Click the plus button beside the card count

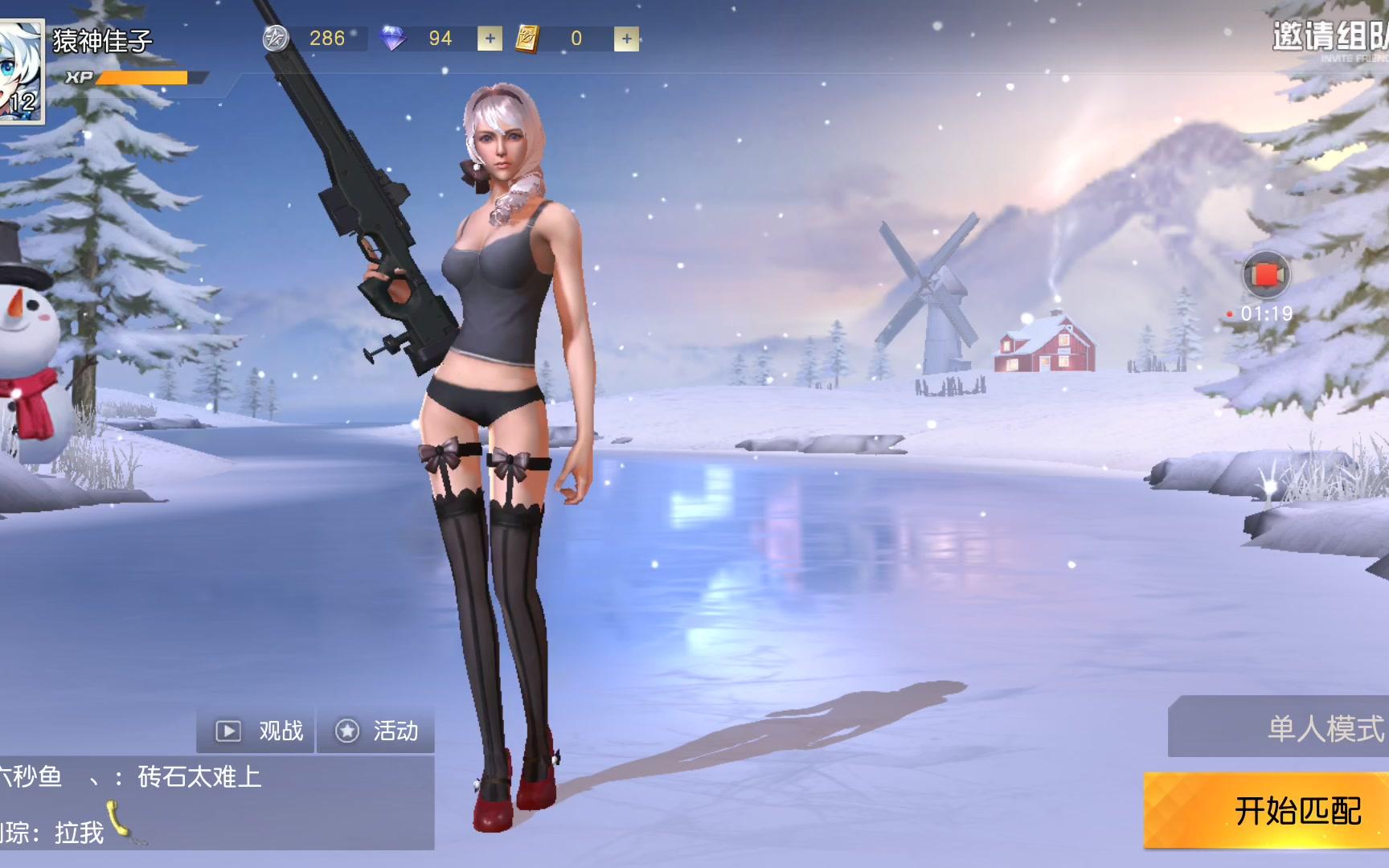[x=626, y=38]
